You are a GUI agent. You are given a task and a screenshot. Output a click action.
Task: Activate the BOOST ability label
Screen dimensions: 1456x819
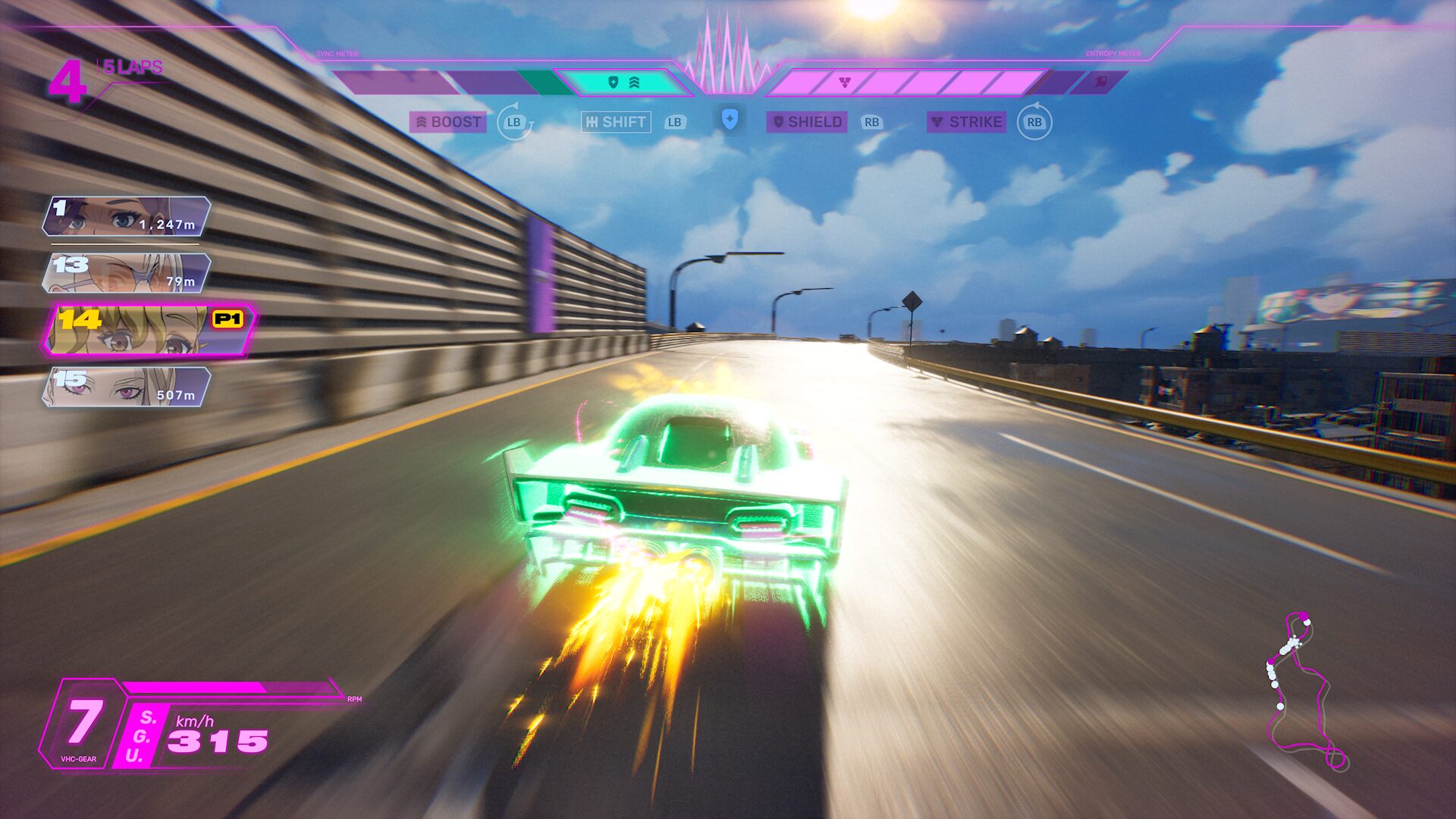coord(448,122)
